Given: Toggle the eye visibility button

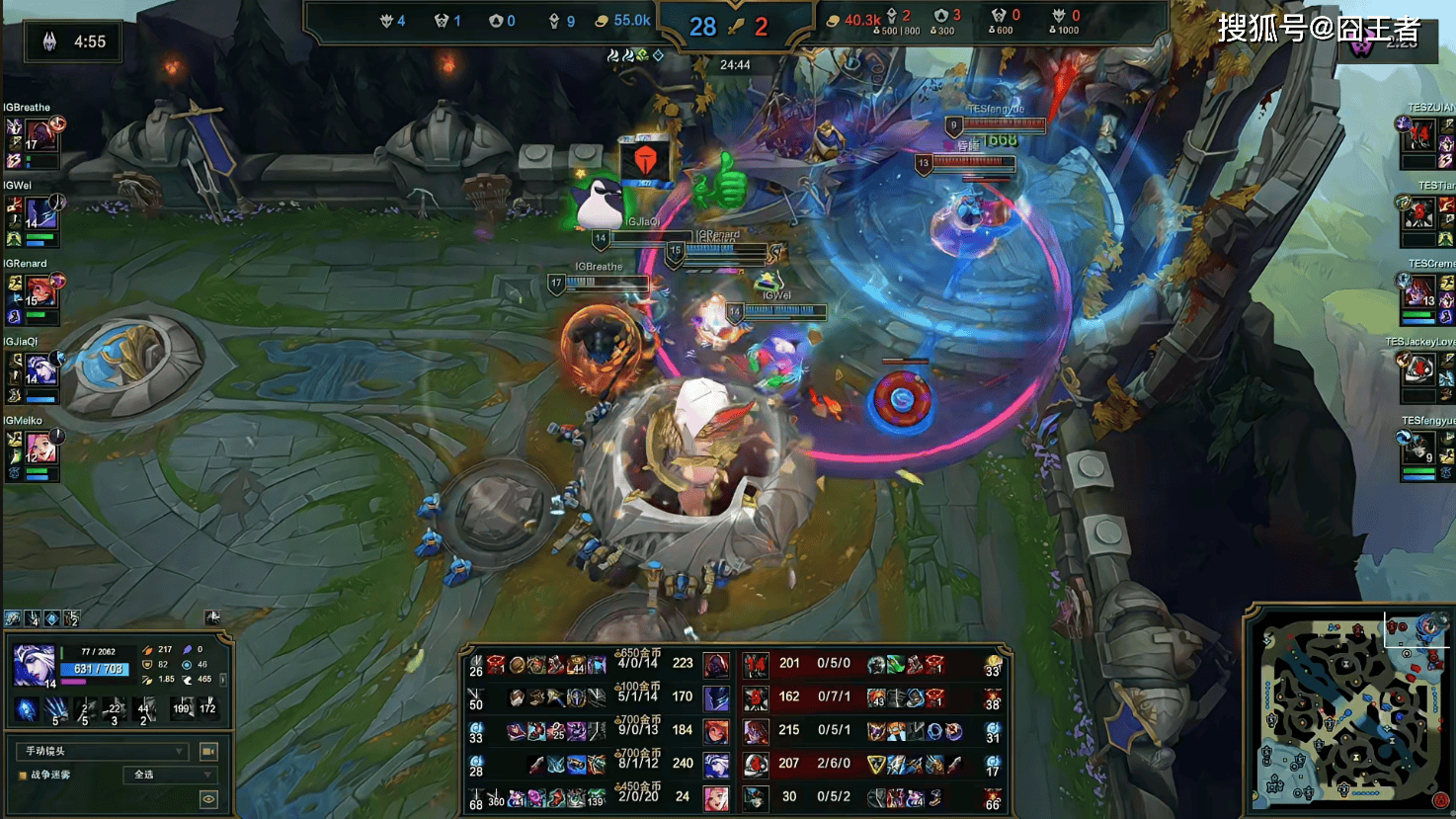Looking at the screenshot, I should (208, 798).
